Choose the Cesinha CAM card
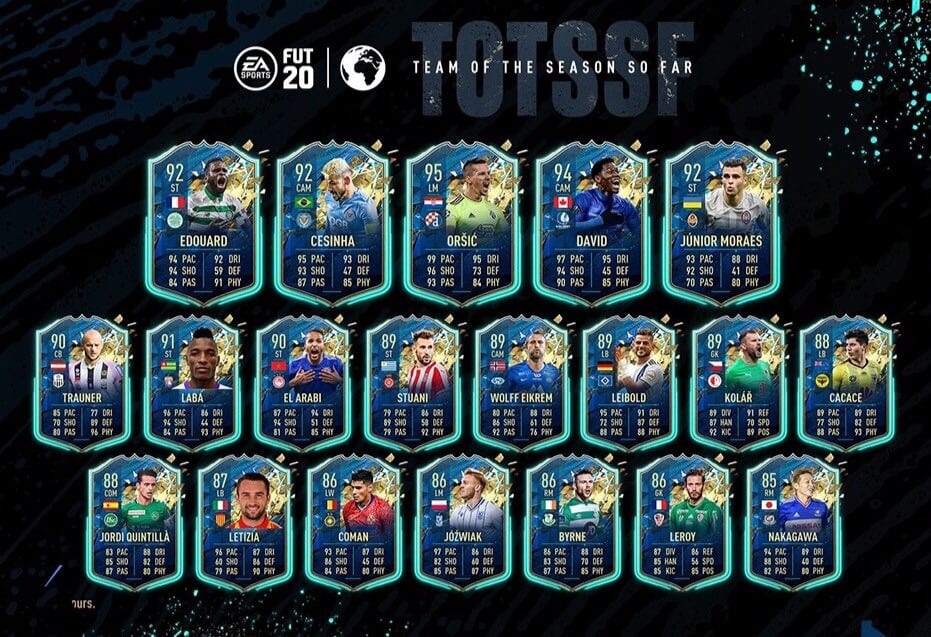 tap(334, 222)
